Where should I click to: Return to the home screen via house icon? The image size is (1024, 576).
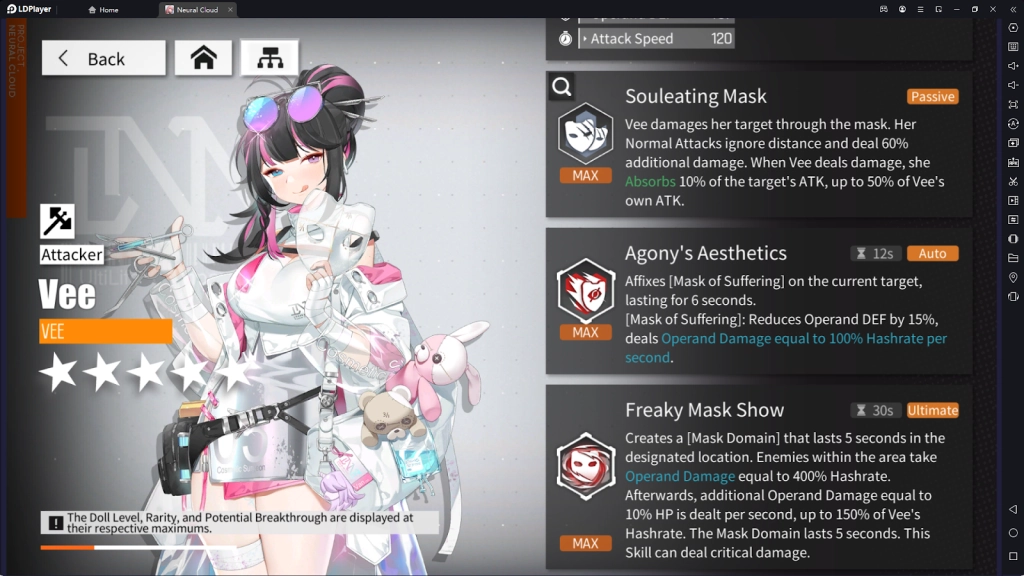click(x=203, y=58)
